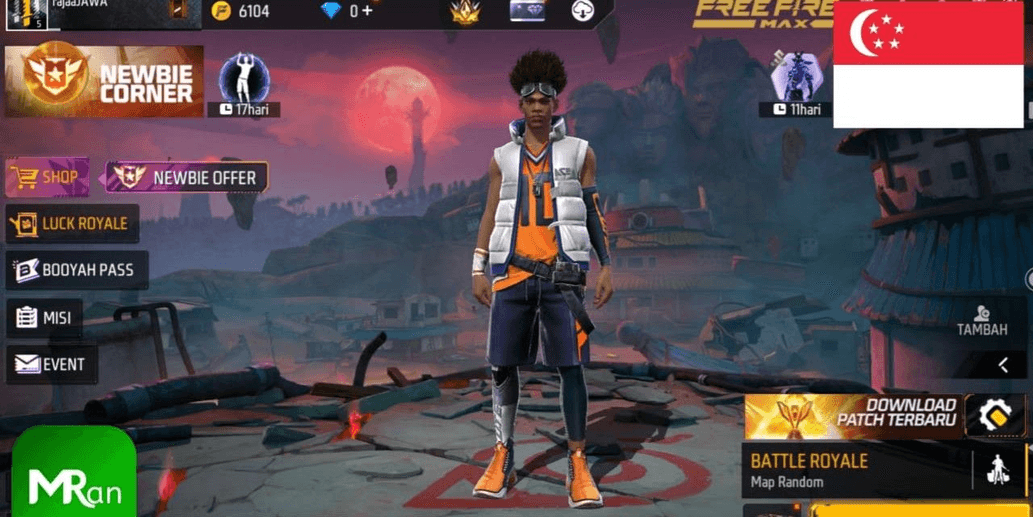This screenshot has height=517, width=1033.
Task: Open the team size selector icon
Action: coord(998,469)
